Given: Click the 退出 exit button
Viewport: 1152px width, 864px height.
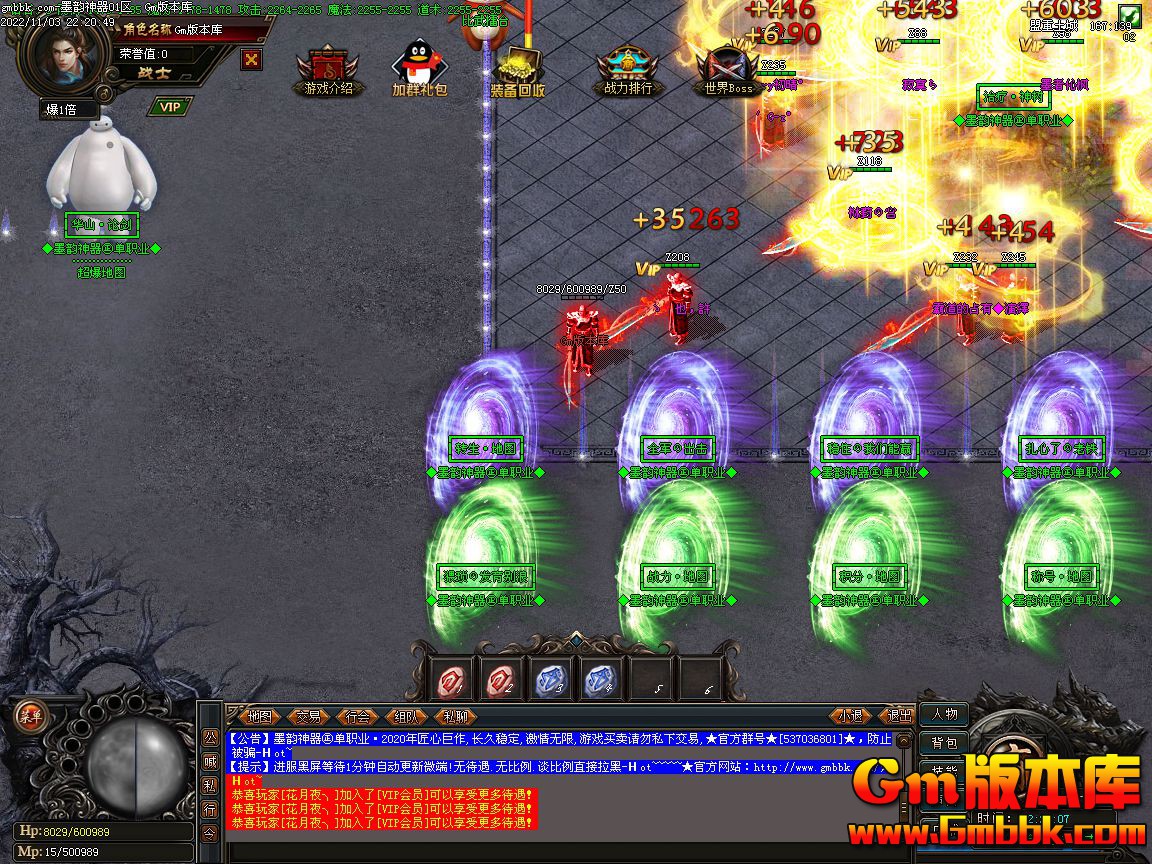Looking at the screenshot, I should [899, 716].
